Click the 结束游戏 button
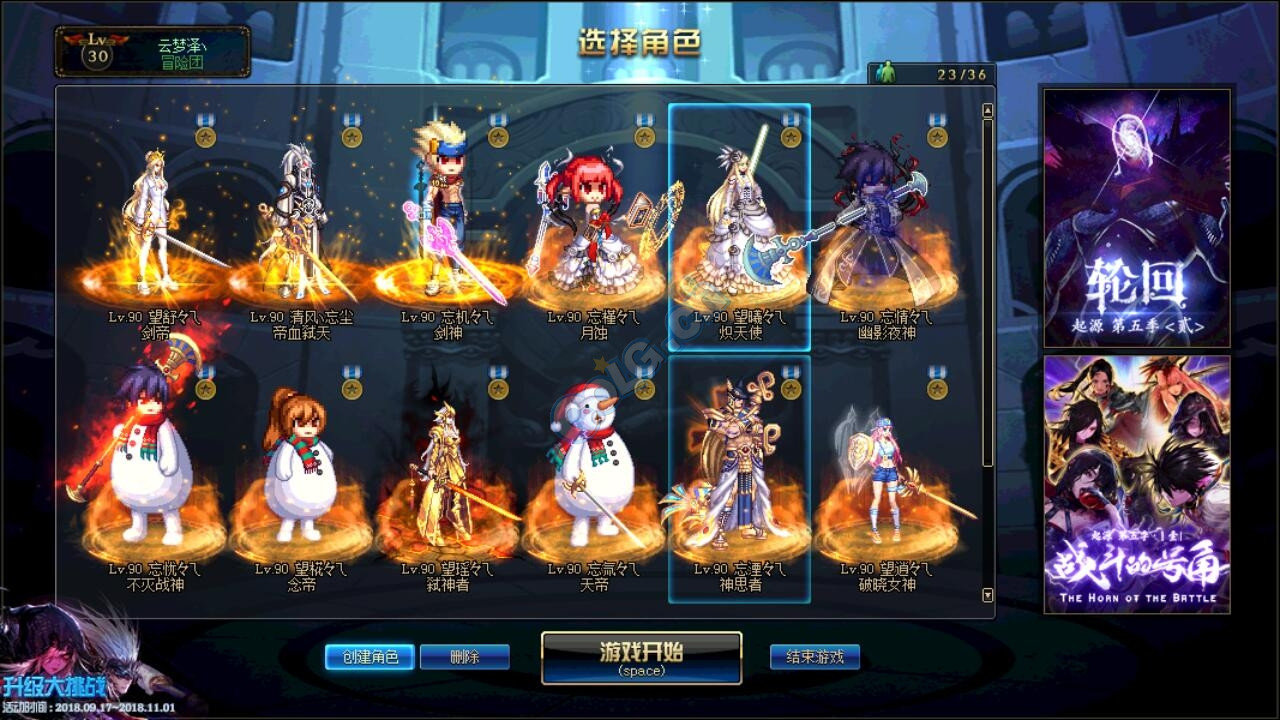Screen dimensions: 1280x720 tap(817, 658)
